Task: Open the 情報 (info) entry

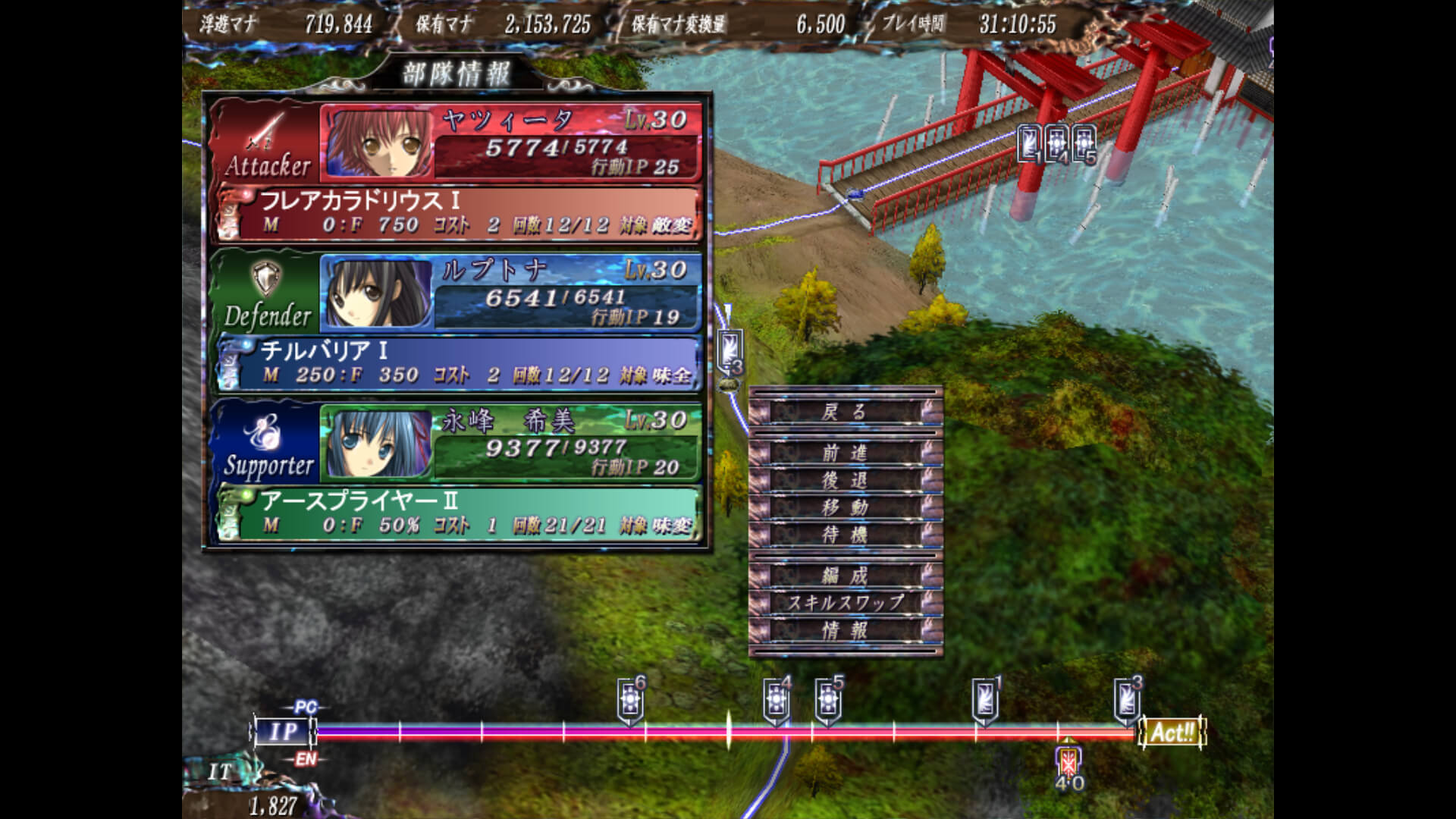Action: [x=845, y=630]
